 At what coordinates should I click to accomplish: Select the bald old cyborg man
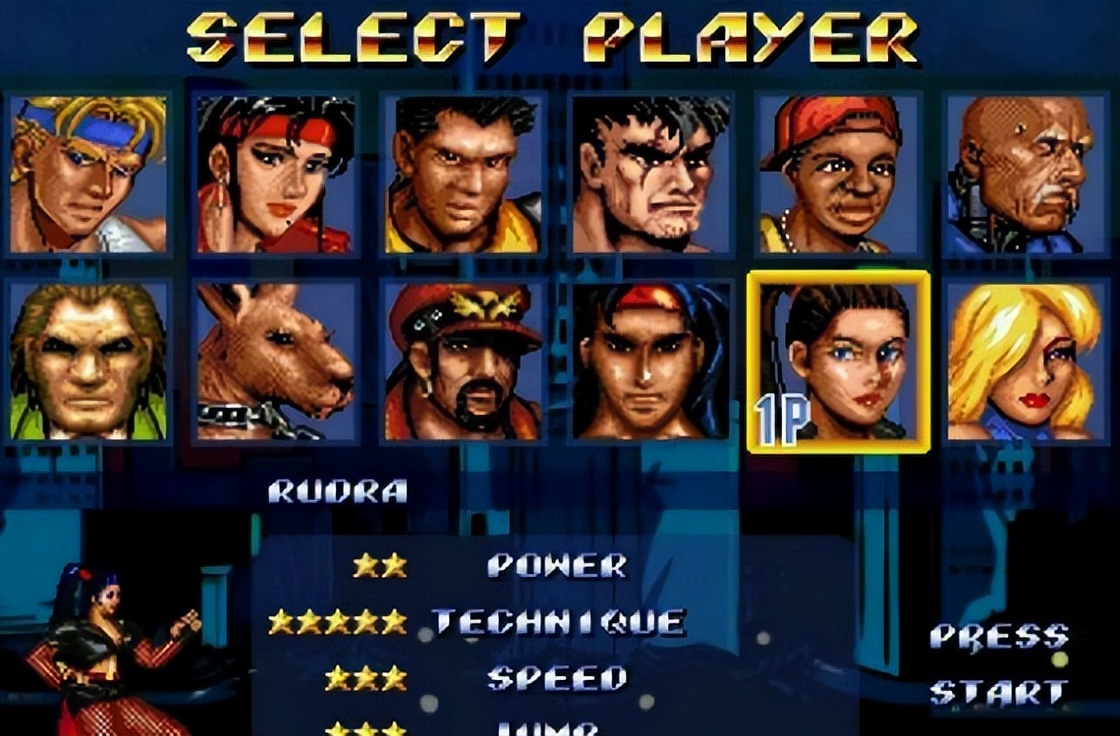click(1026, 174)
